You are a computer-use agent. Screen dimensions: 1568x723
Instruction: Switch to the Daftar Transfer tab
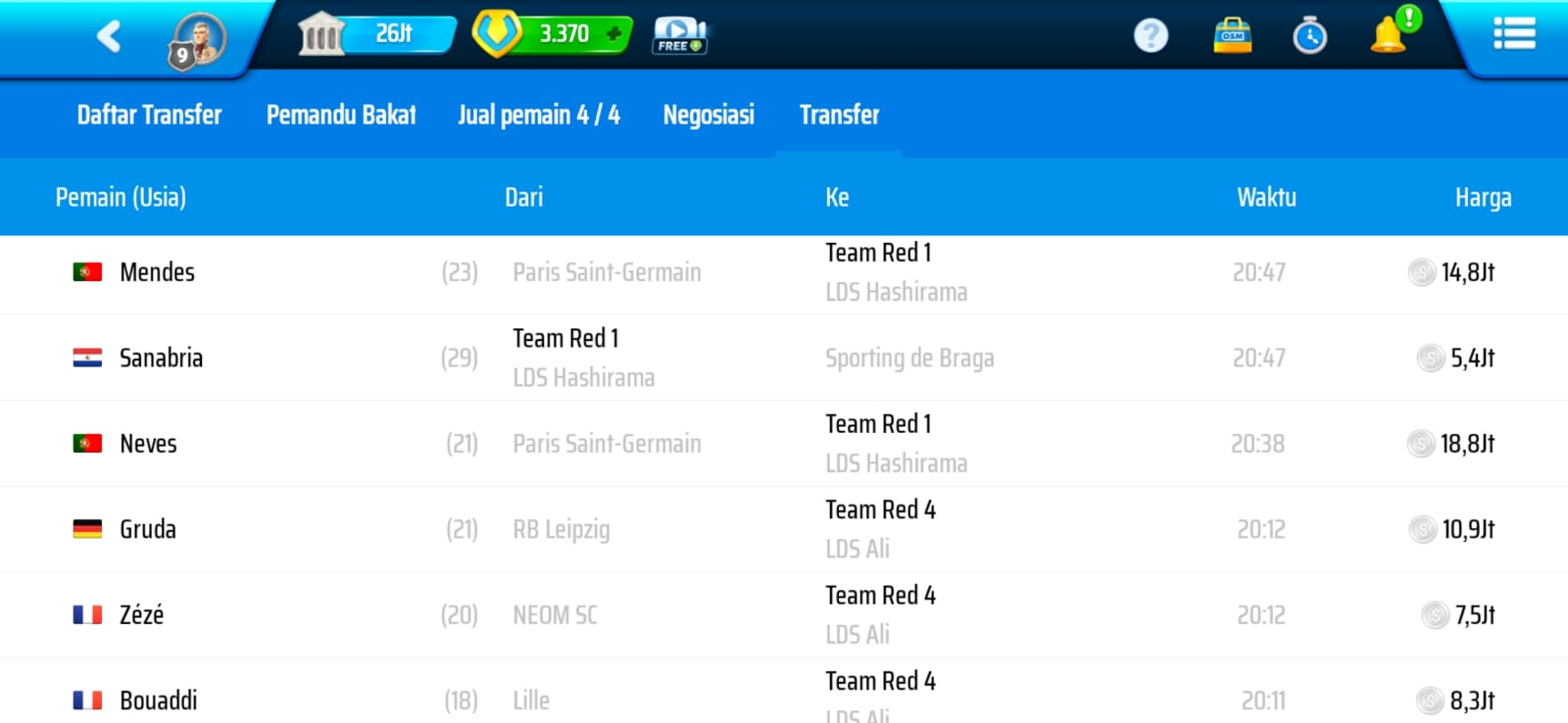pos(149,115)
